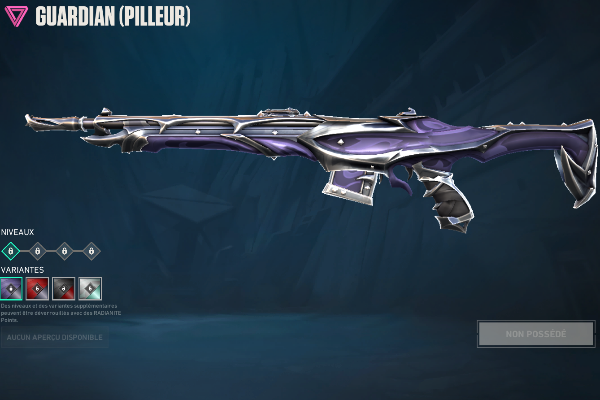Click the Non Possédé button

[535, 333]
